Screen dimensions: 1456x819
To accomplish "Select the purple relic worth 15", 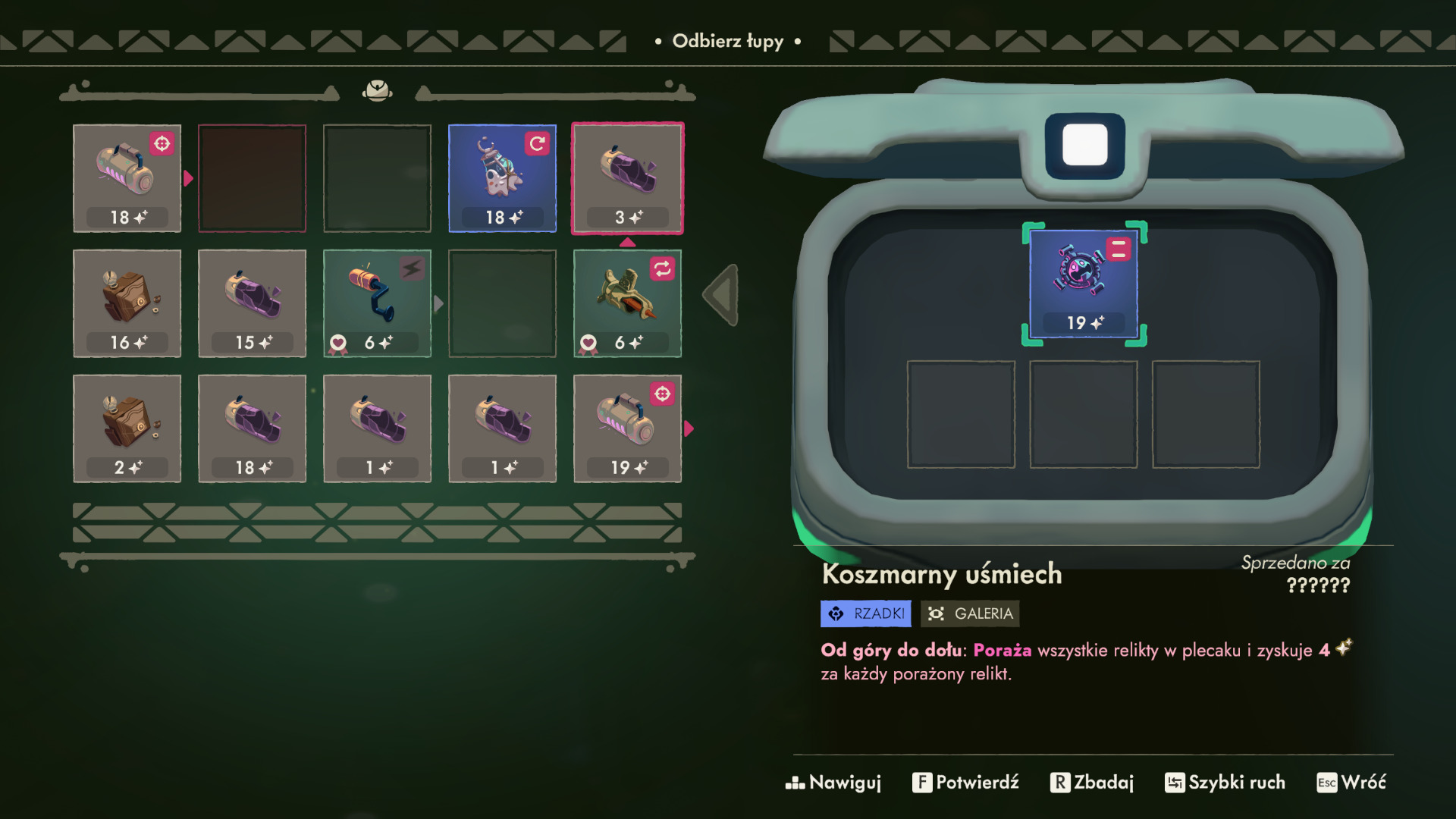I will (x=252, y=303).
